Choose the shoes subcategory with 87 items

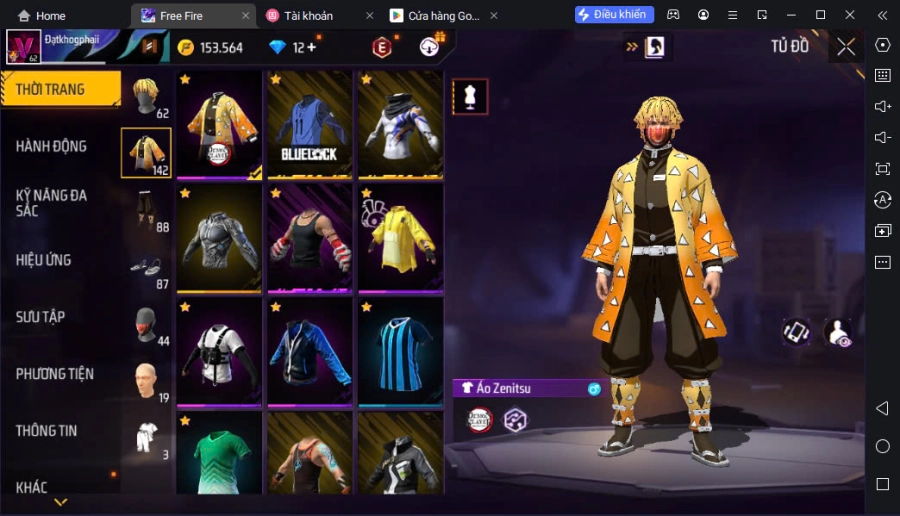point(147,268)
